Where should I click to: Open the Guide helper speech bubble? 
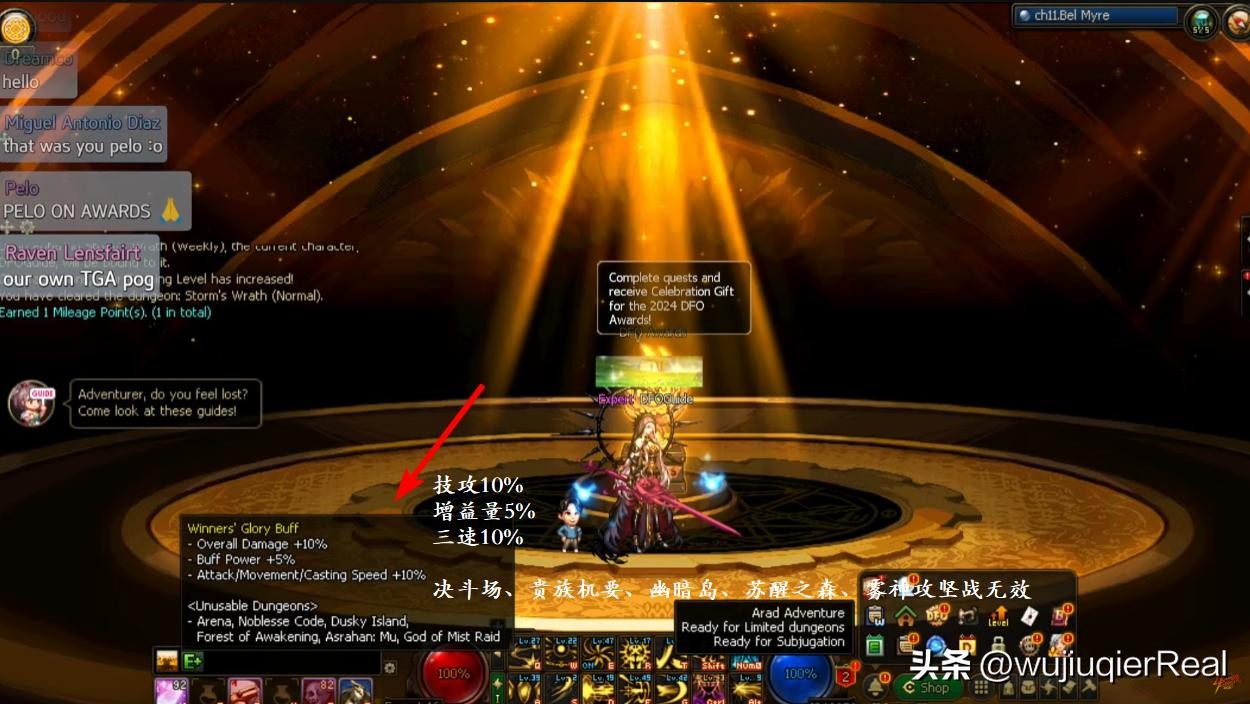(165, 402)
